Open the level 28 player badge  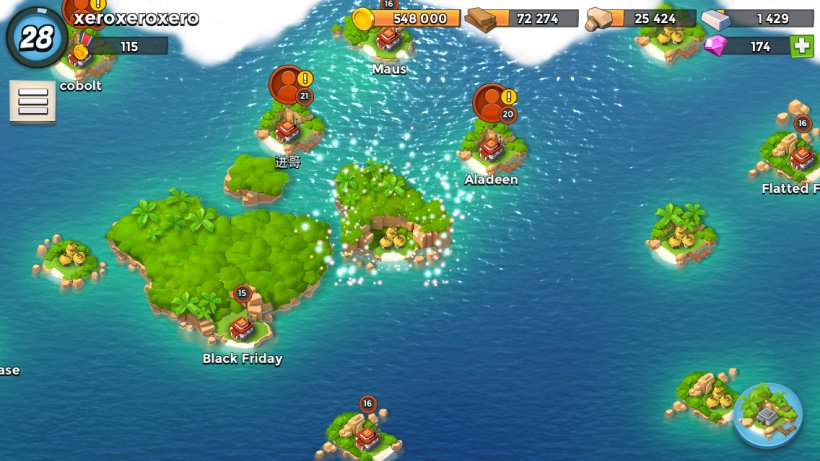[36, 37]
